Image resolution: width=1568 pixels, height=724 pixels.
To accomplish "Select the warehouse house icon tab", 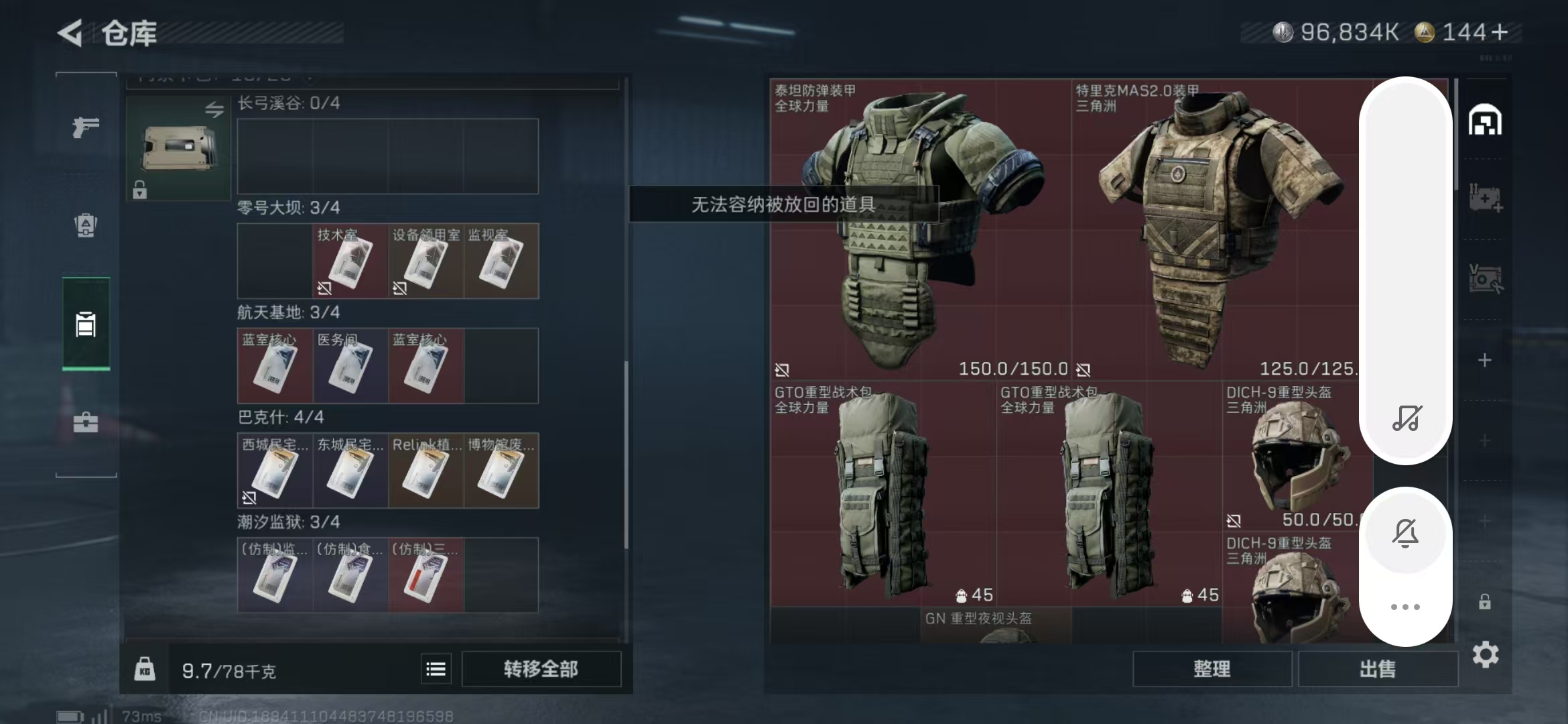I will point(1485,121).
